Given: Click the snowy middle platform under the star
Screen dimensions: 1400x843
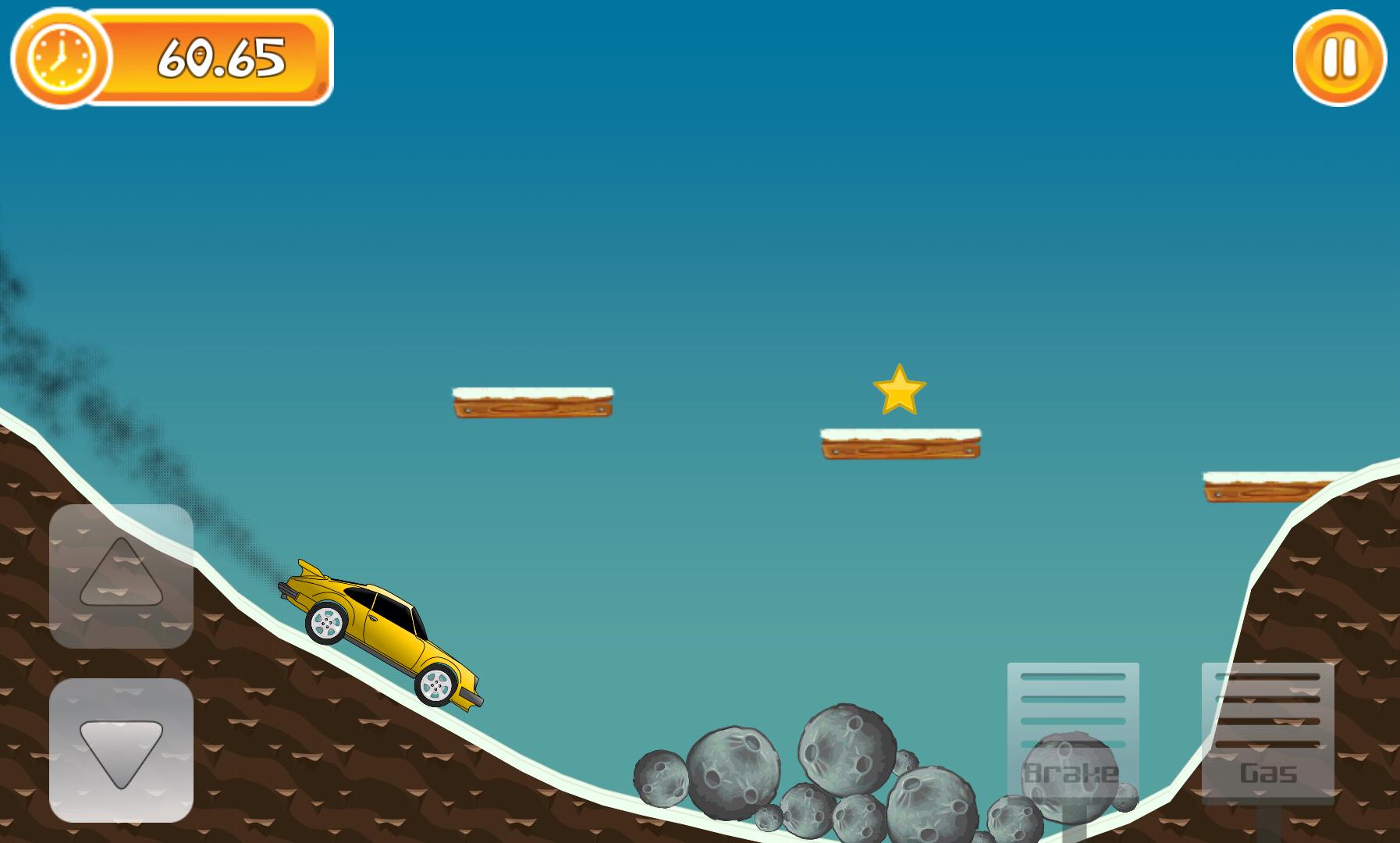Looking at the screenshot, I should [x=897, y=441].
